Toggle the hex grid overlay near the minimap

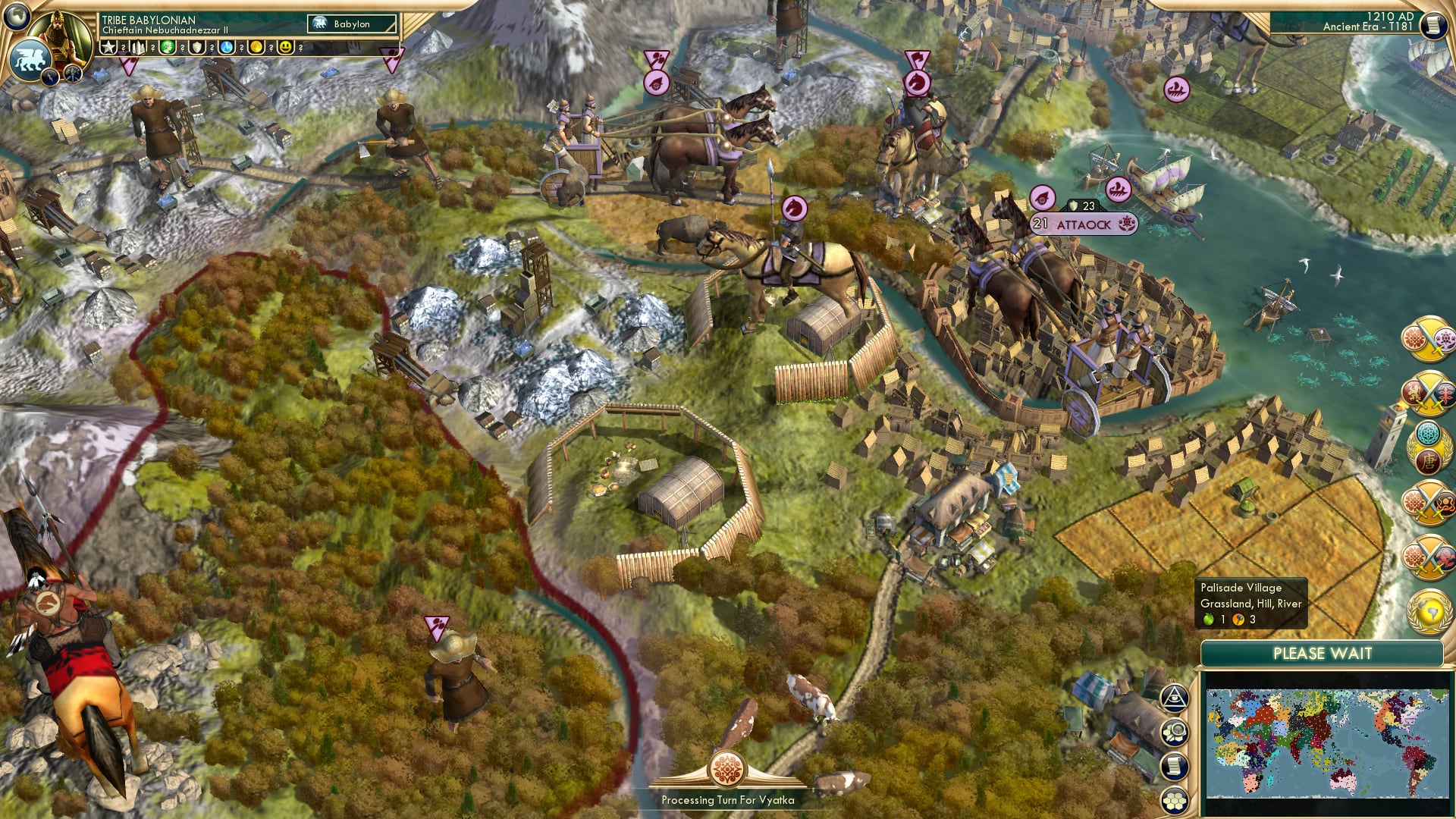click(x=1175, y=799)
